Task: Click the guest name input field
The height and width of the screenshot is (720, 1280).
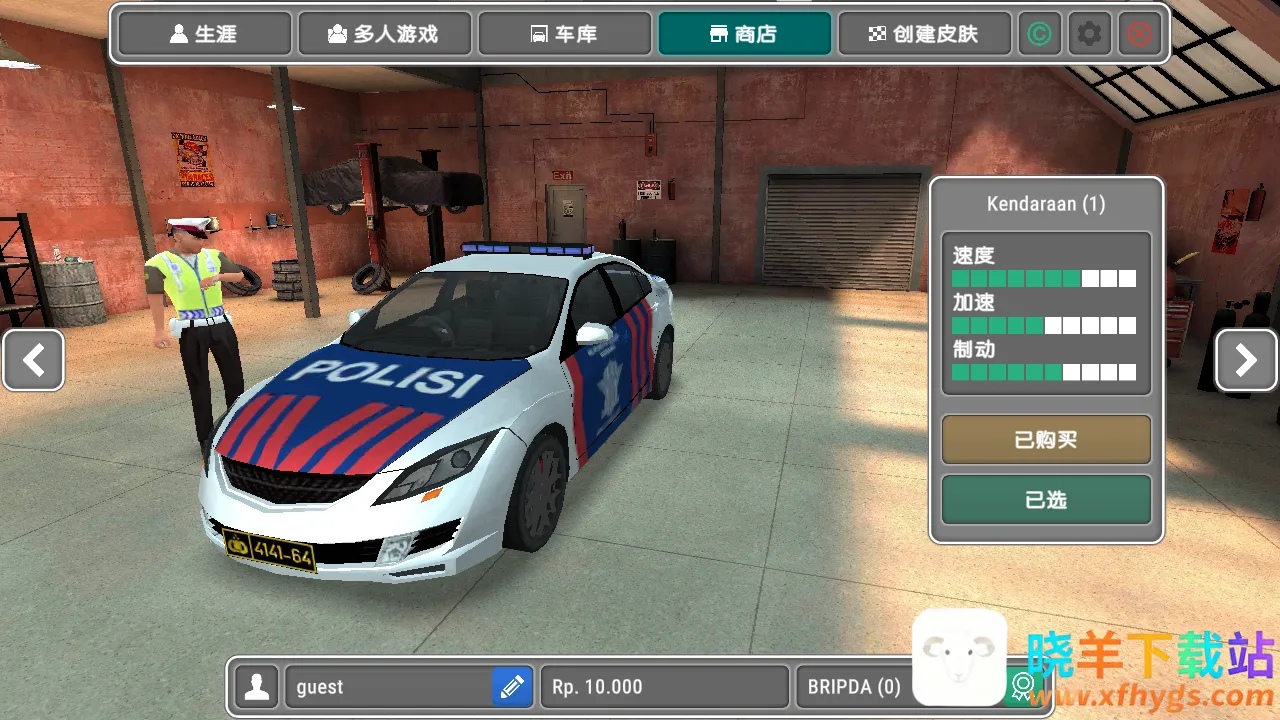Action: 390,687
